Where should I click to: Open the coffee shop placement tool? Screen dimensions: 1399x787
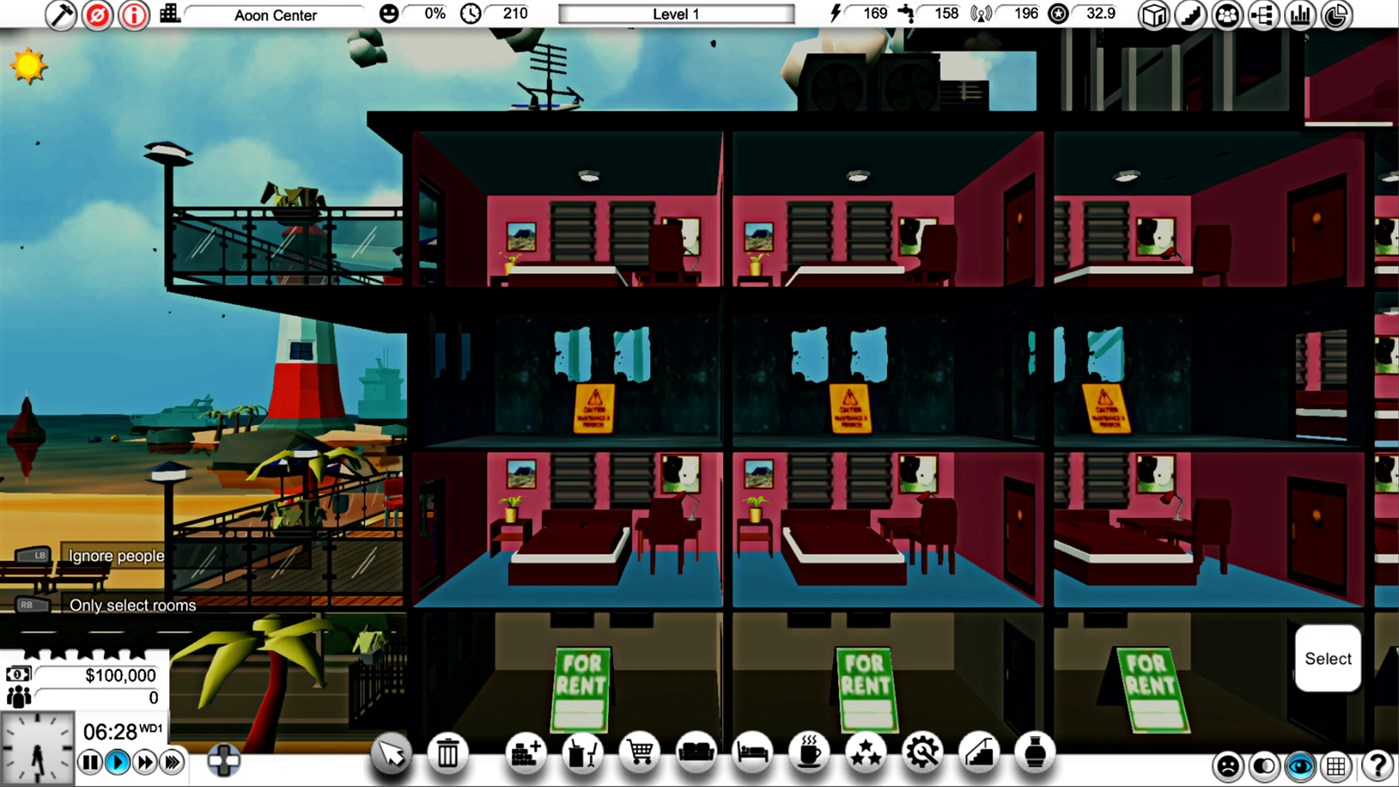pyautogui.click(x=810, y=752)
